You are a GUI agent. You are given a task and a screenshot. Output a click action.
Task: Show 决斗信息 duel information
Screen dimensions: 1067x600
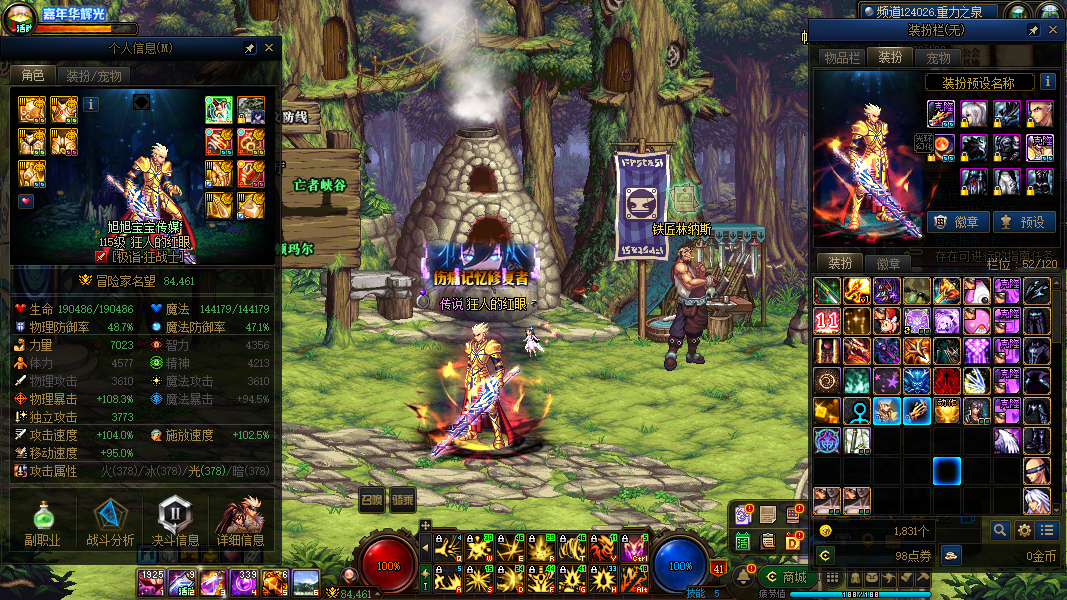pos(173,524)
